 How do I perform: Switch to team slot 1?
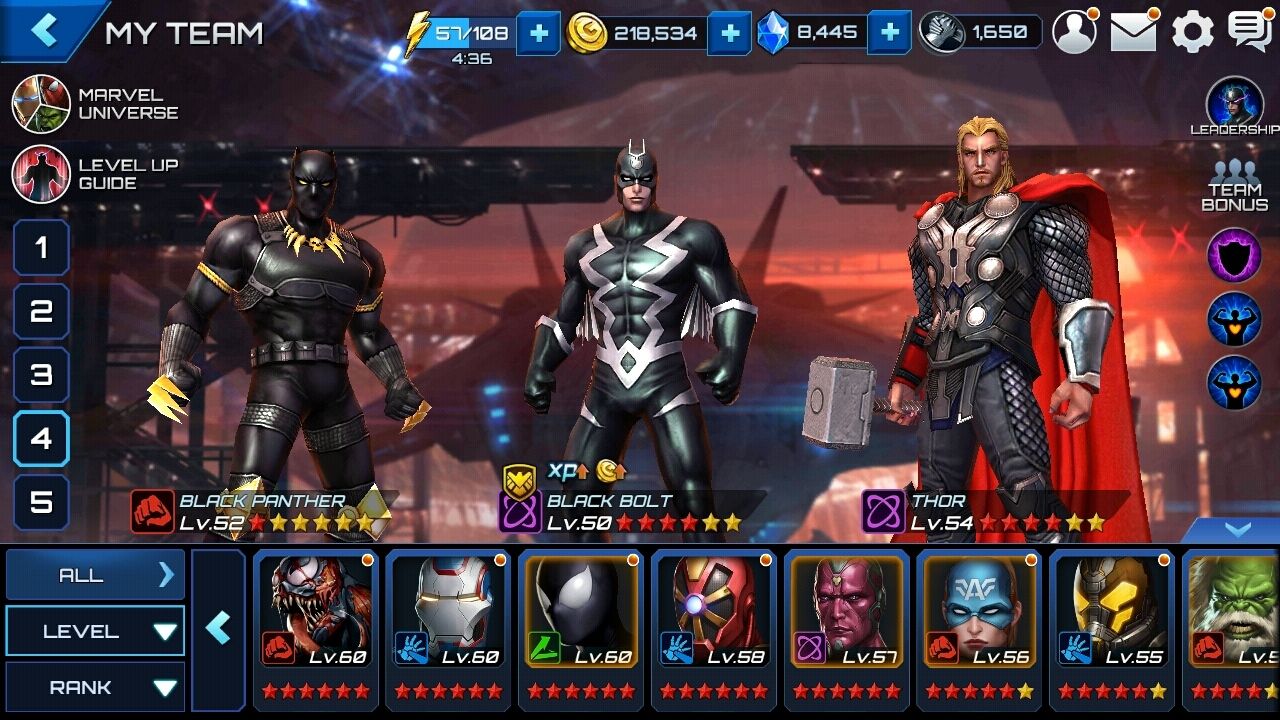tap(41, 247)
